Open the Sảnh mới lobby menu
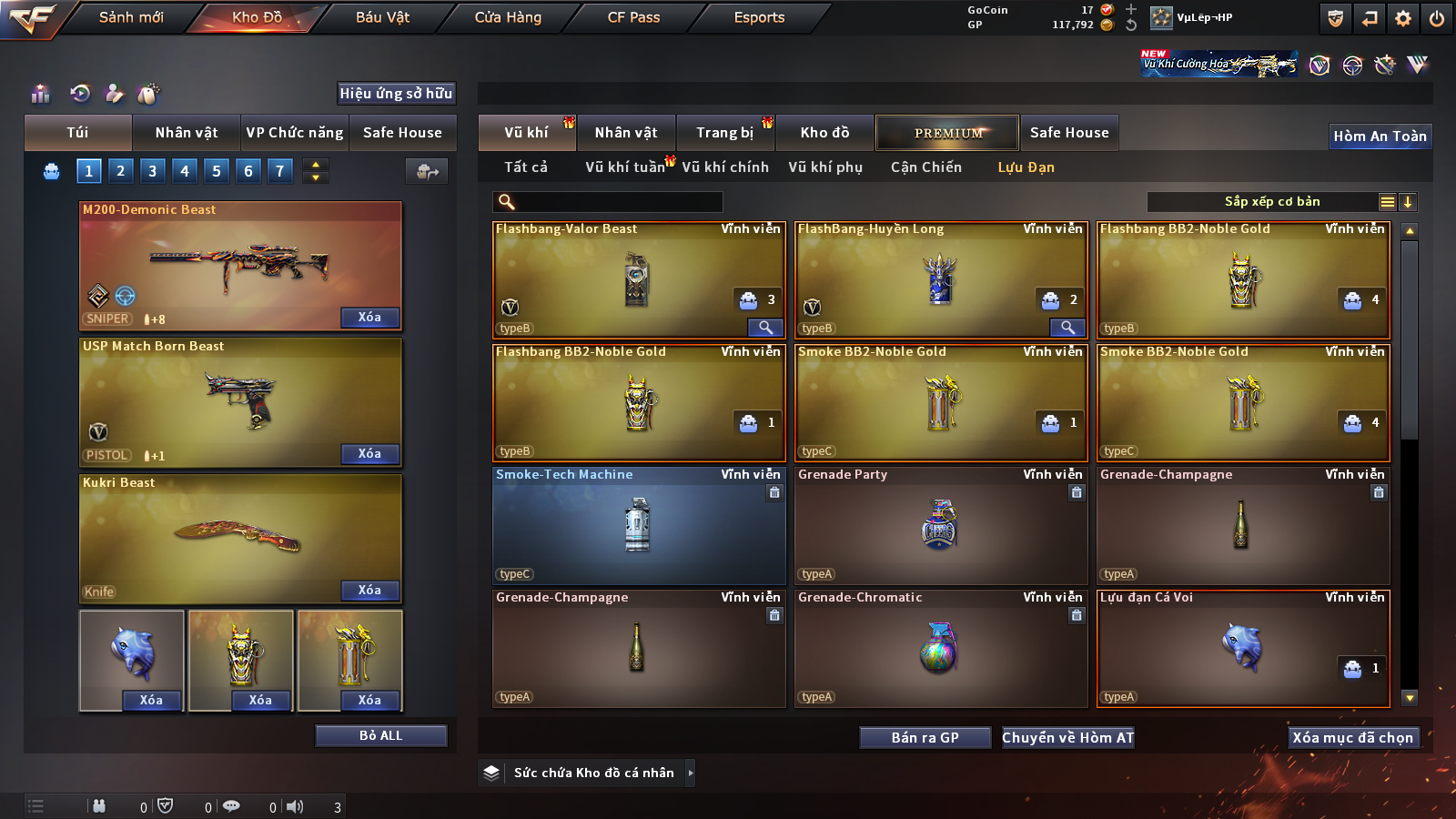The height and width of the screenshot is (819, 1456). pos(131,17)
